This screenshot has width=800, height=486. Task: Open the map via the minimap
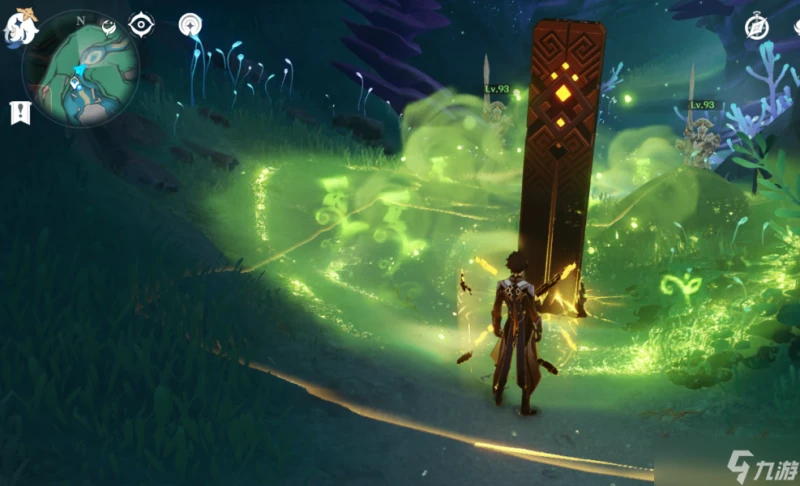[80, 66]
